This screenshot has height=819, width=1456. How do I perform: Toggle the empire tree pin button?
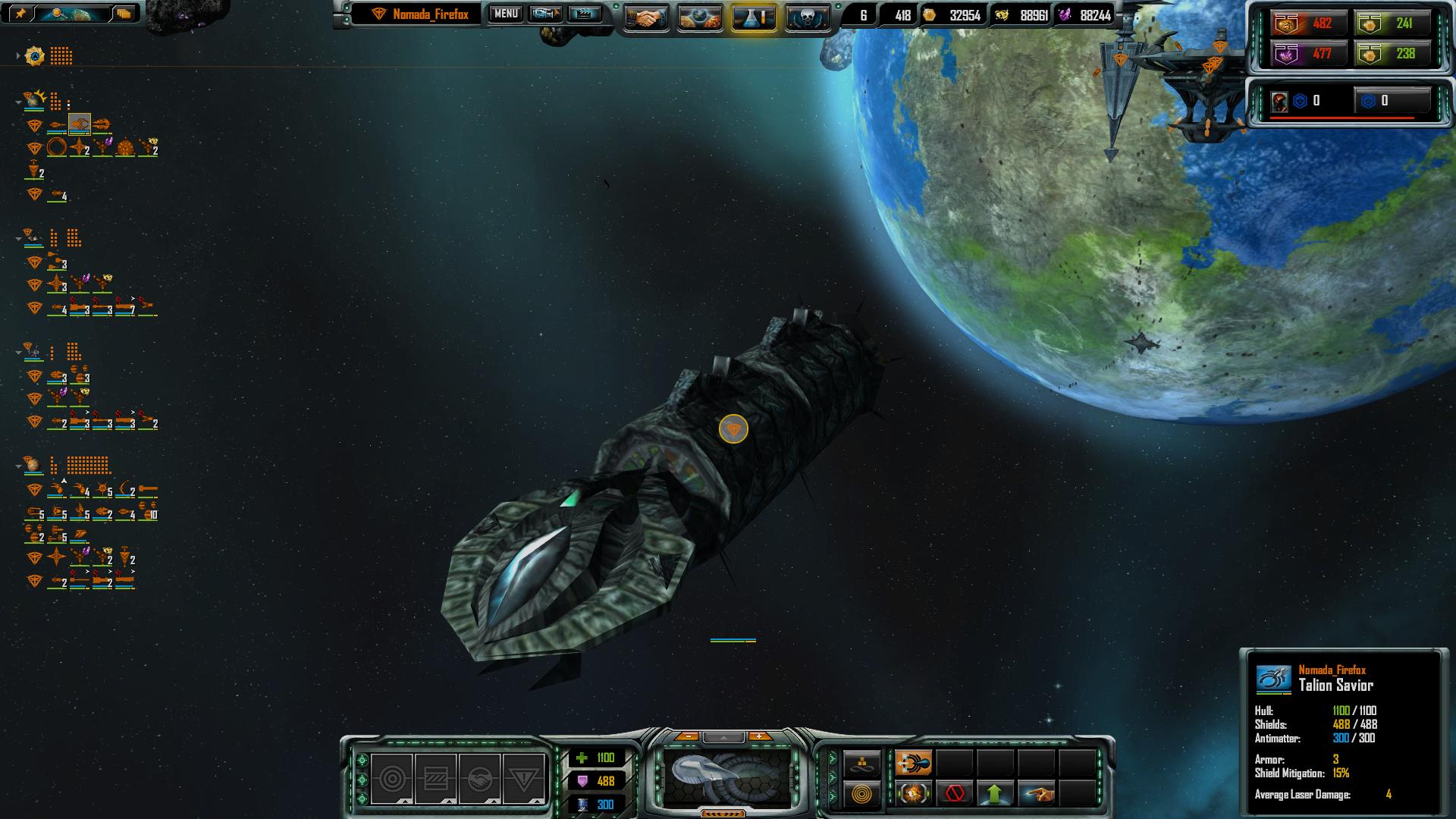click(21, 13)
